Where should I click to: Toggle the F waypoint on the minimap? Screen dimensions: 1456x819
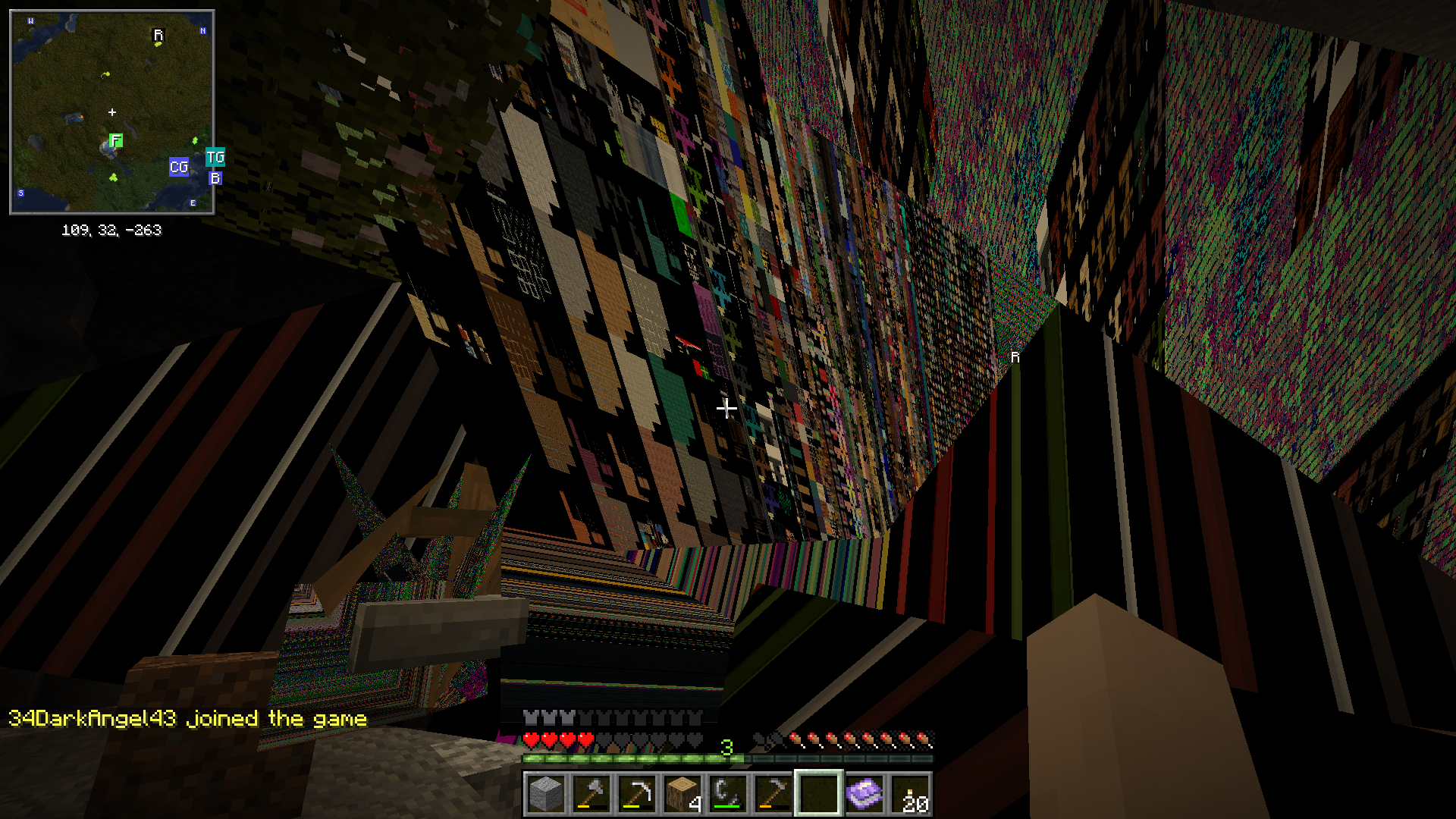click(115, 140)
